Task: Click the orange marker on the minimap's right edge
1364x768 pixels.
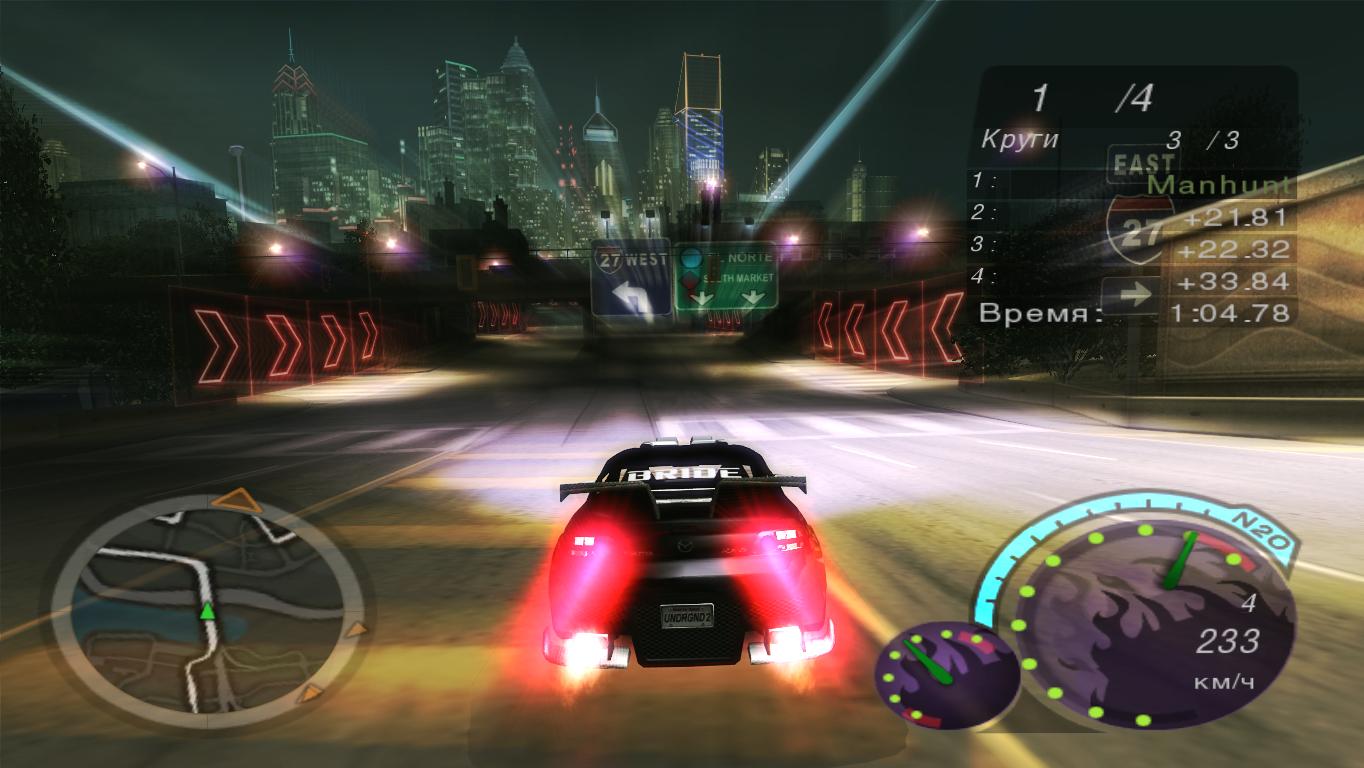Action: pos(354,630)
